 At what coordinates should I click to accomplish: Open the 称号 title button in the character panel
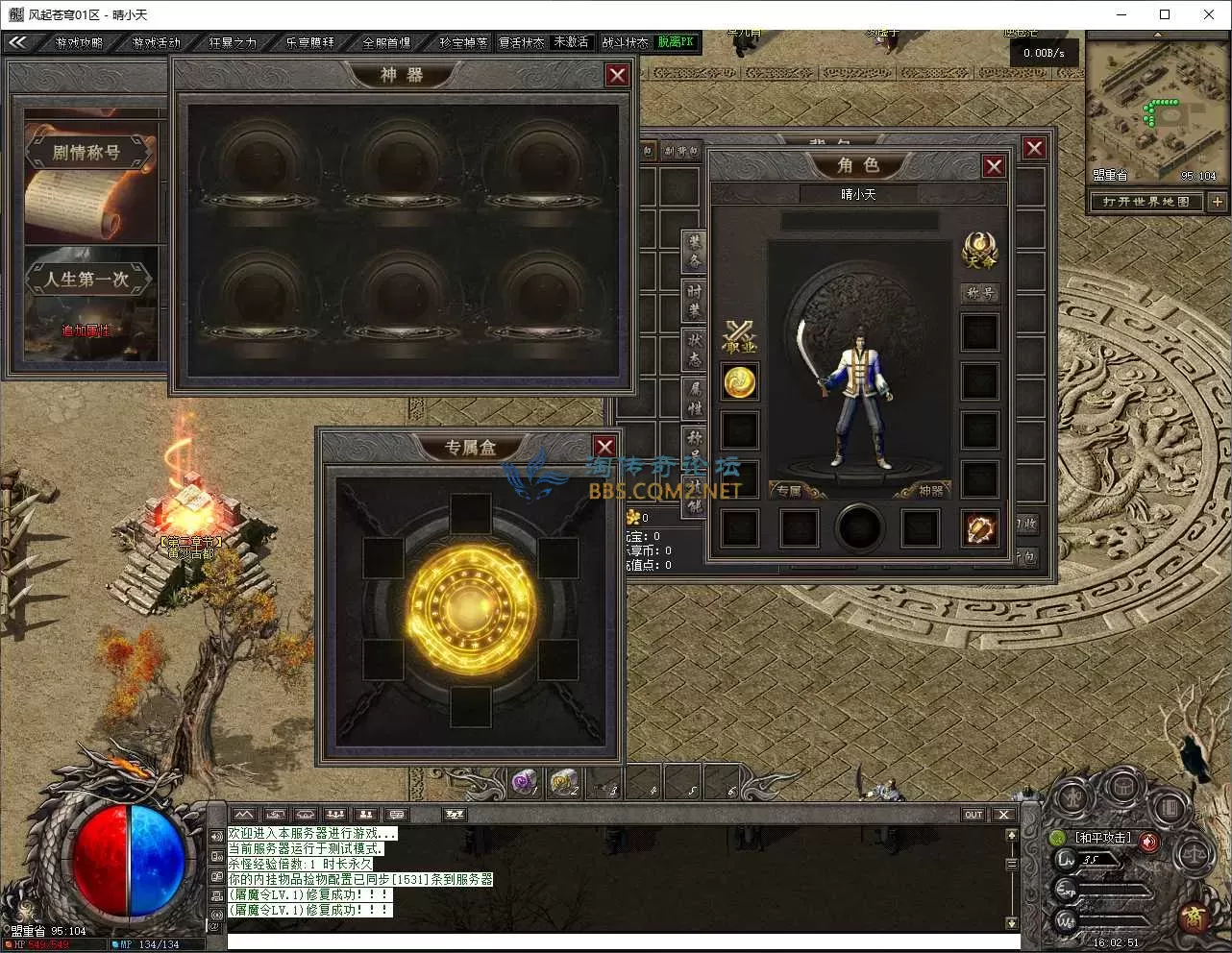(x=980, y=293)
